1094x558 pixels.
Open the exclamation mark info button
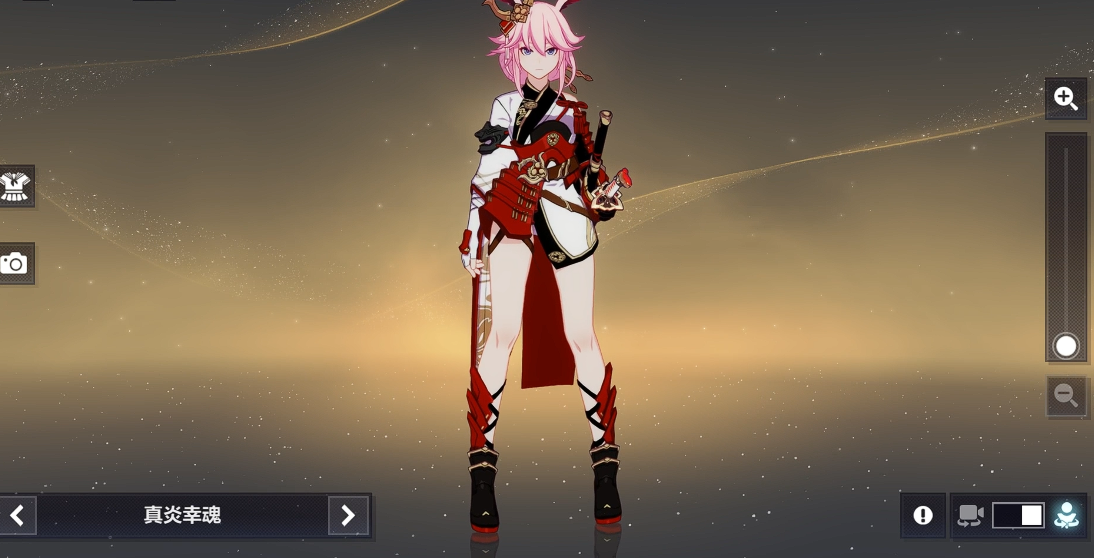point(923,515)
